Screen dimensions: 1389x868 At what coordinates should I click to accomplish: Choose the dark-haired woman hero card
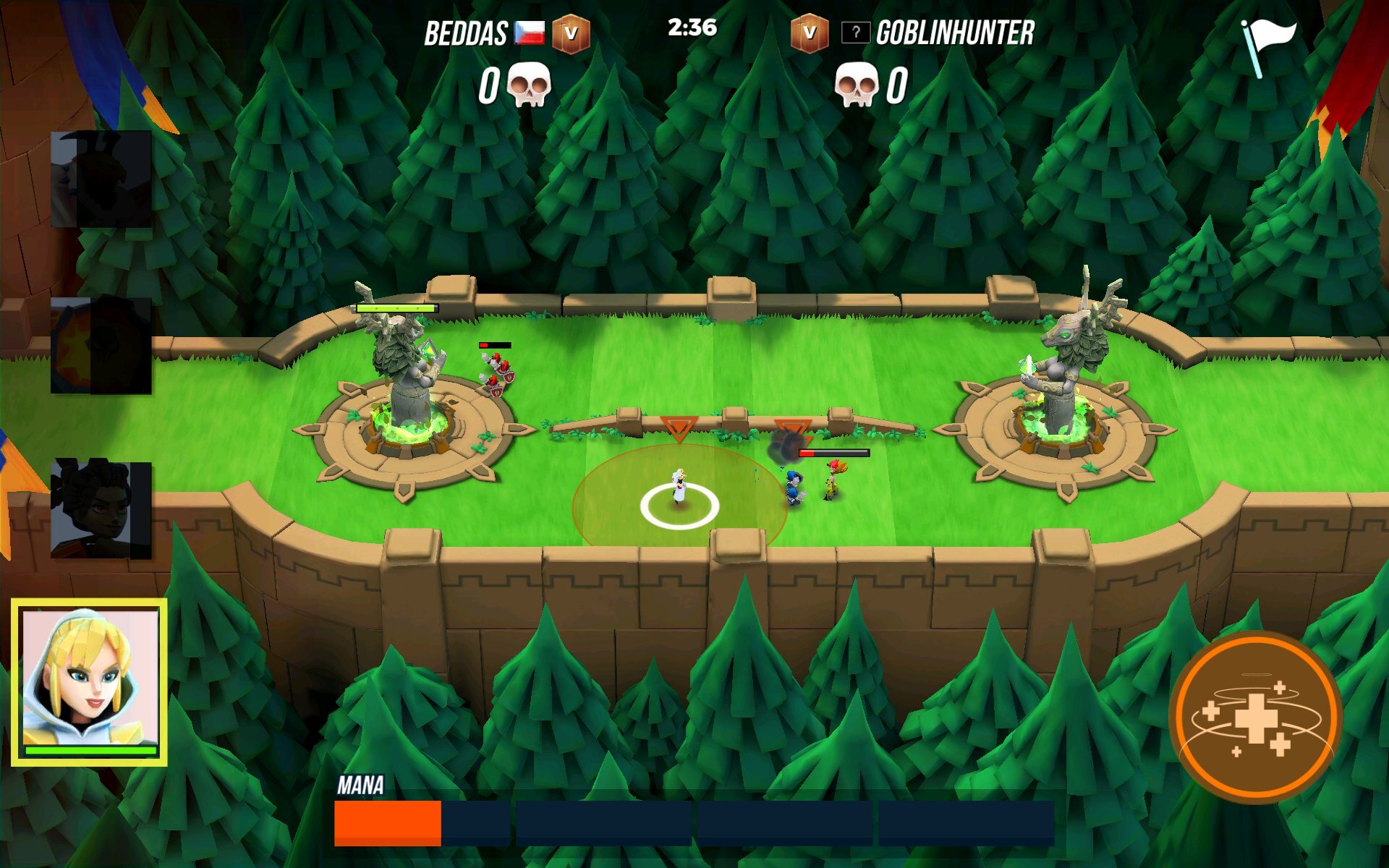coord(101,510)
